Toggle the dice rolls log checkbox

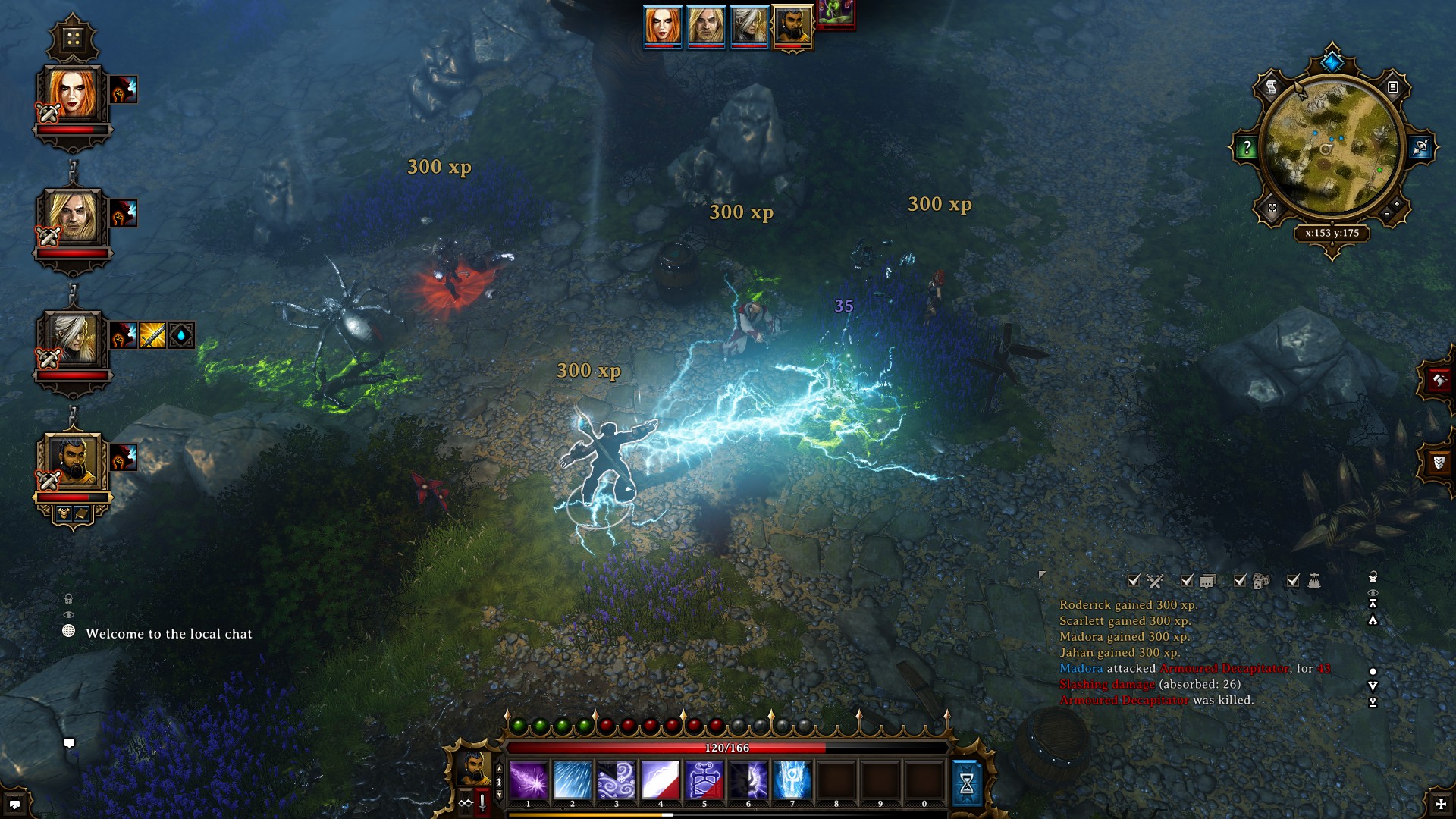pos(1240,581)
